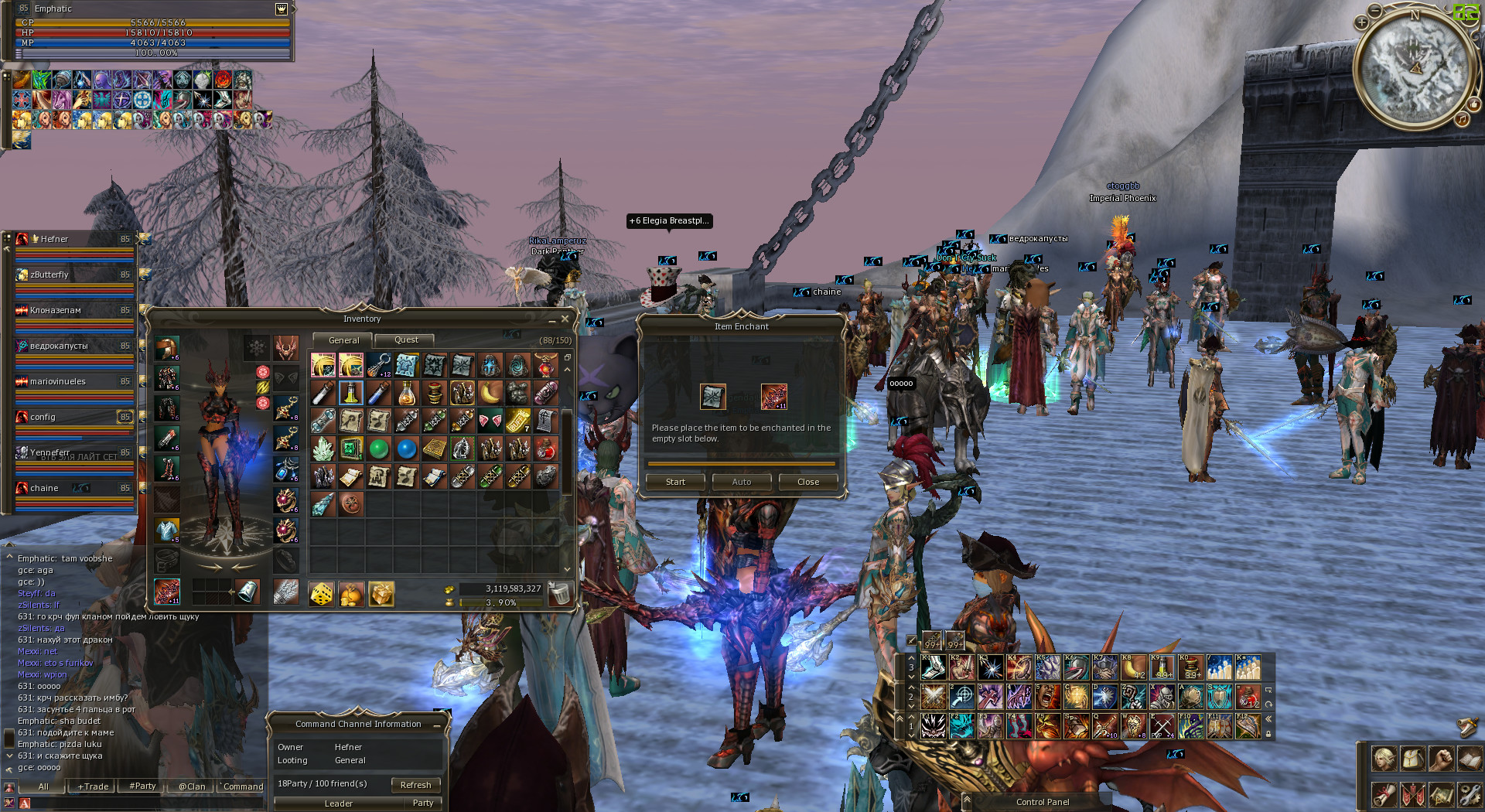1485x812 pixels.
Task: Switch to the Quest inventory tab
Action: [406, 340]
